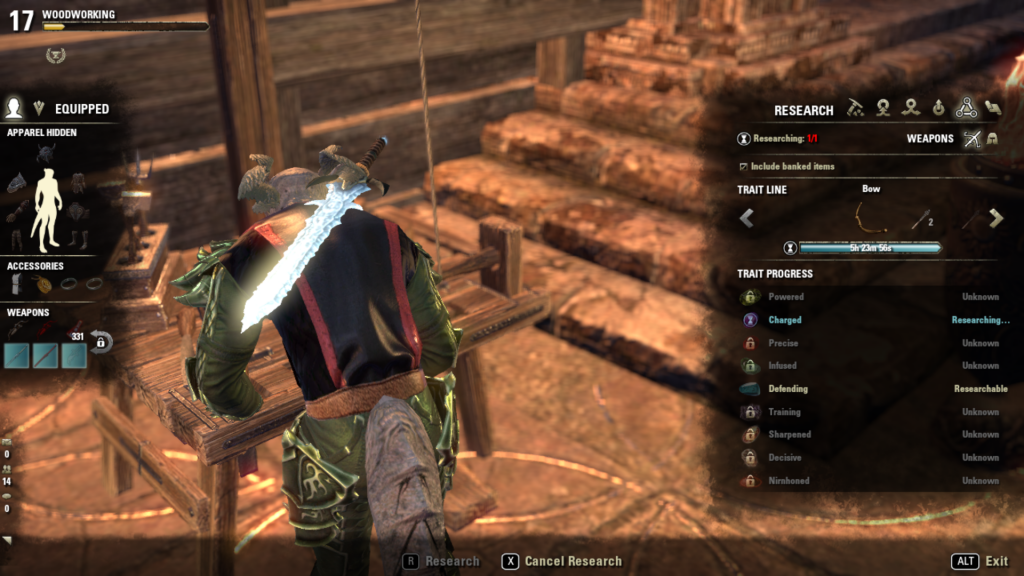Open the furnishing scroll crafting tab
The height and width of the screenshot is (576, 1024).
pyautogui.click(x=993, y=108)
